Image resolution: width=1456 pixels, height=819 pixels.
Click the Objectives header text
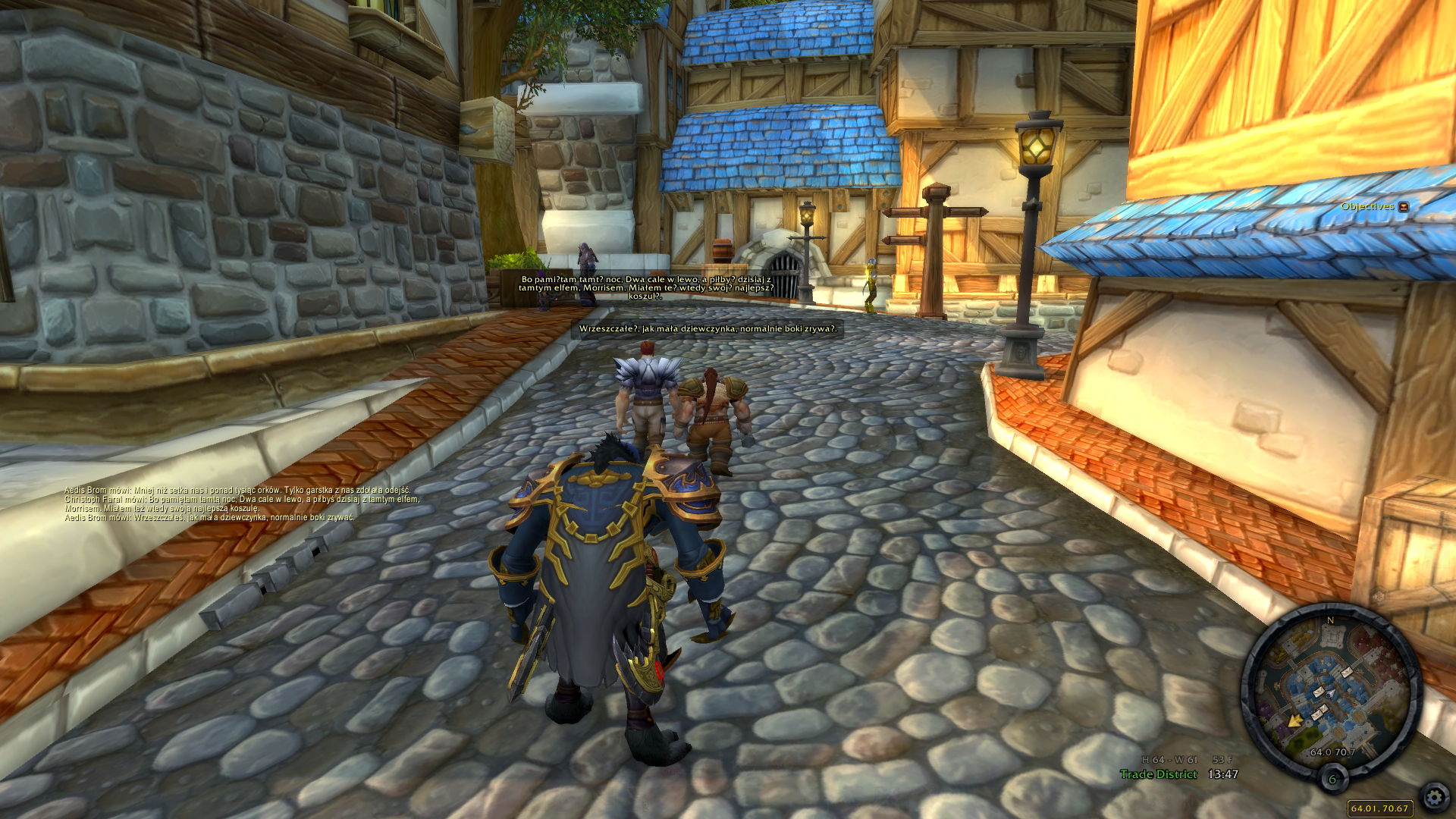coord(1367,206)
